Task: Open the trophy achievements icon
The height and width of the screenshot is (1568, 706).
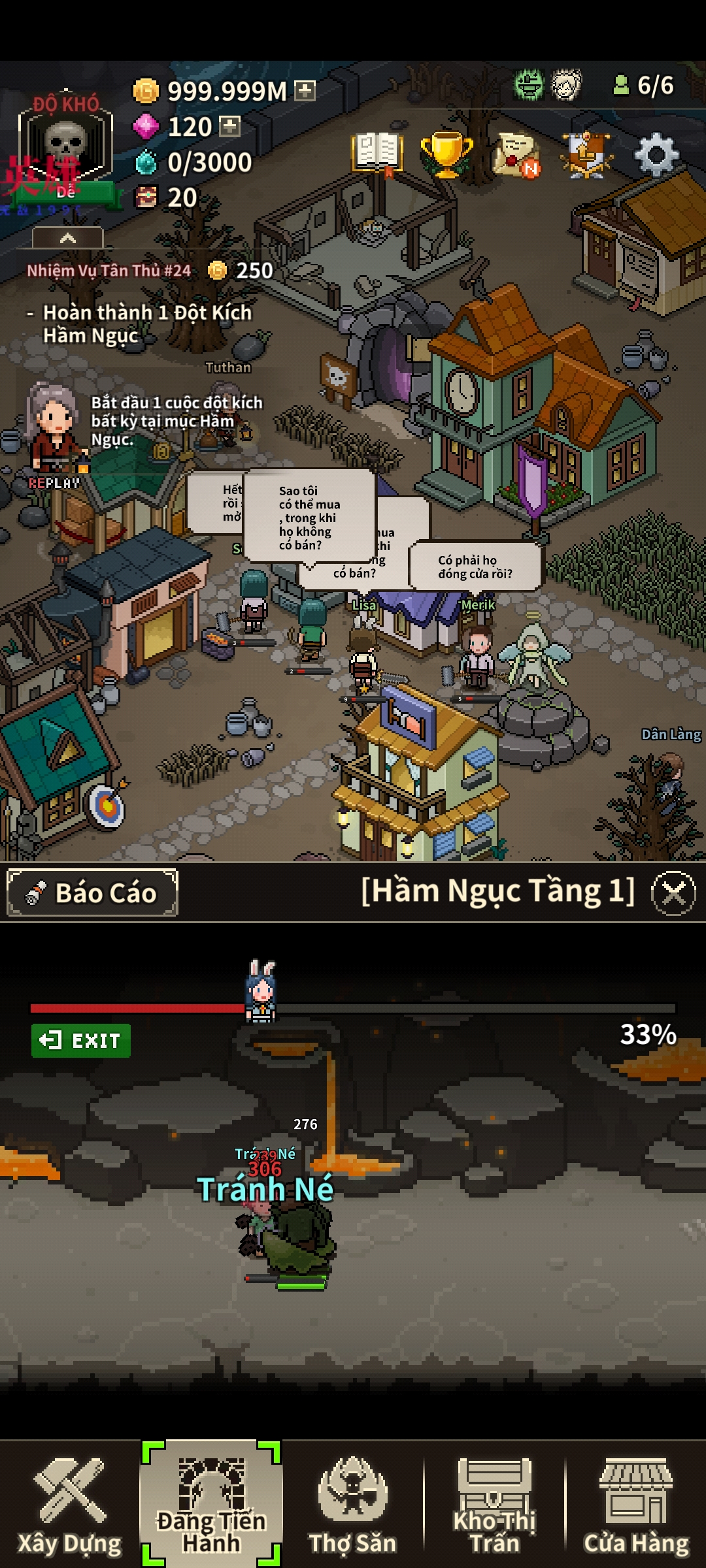Action: tap(446, 155)
